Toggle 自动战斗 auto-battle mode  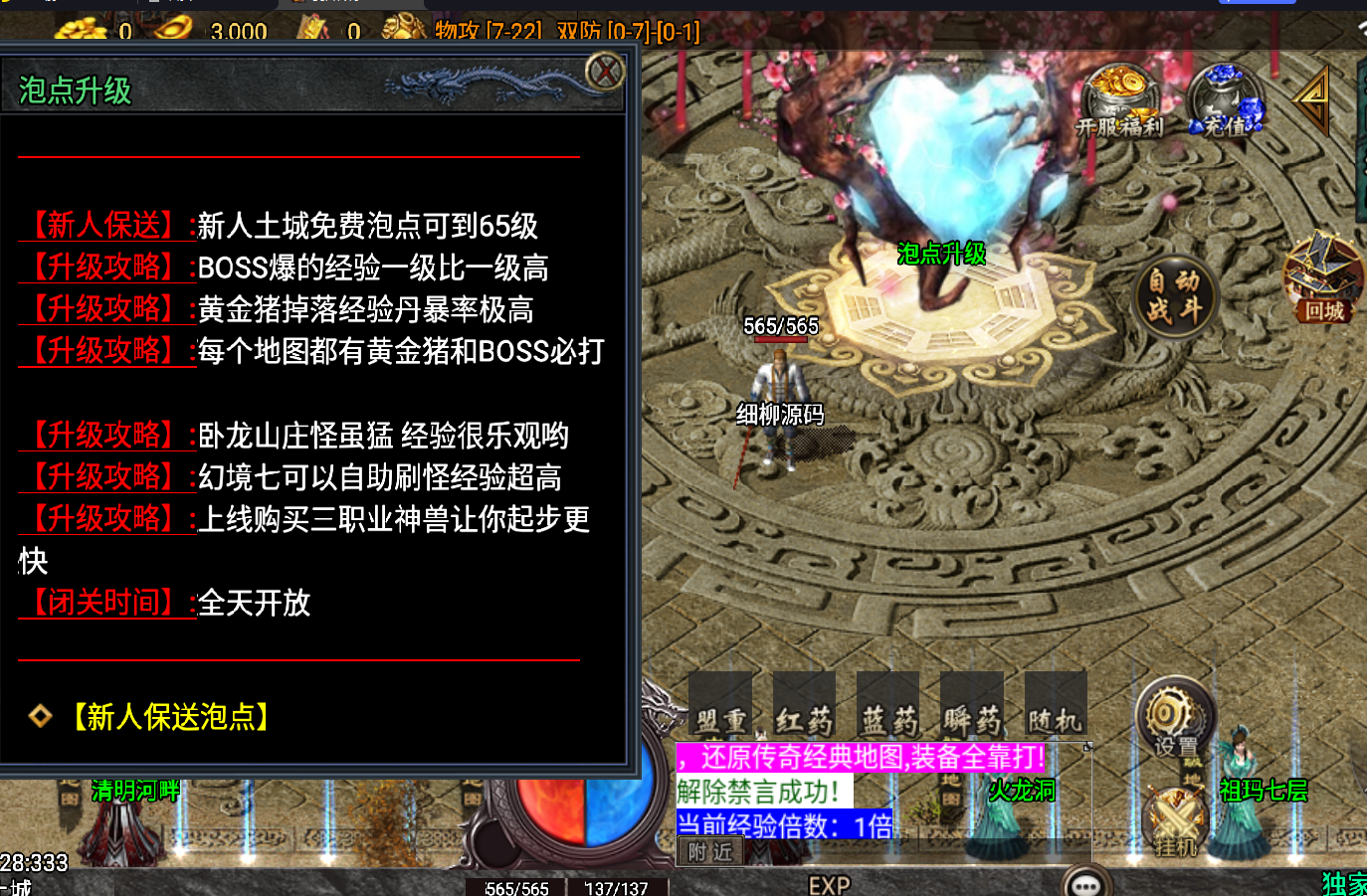click(1175, 296)
